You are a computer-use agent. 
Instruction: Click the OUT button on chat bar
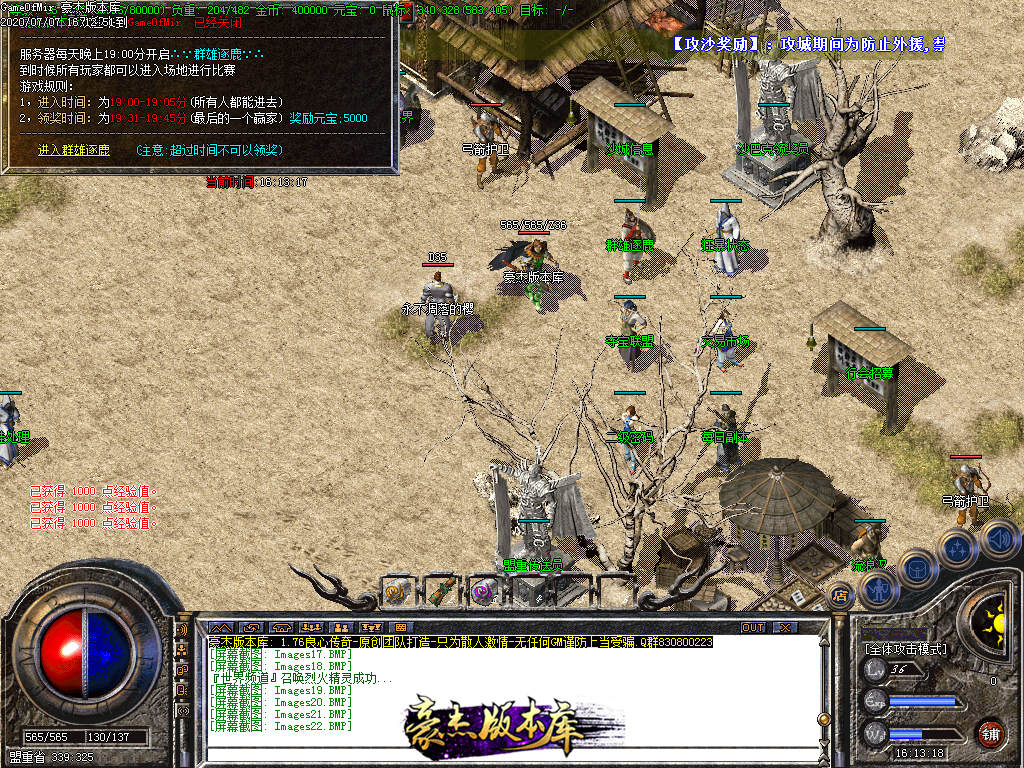(753, 627)
